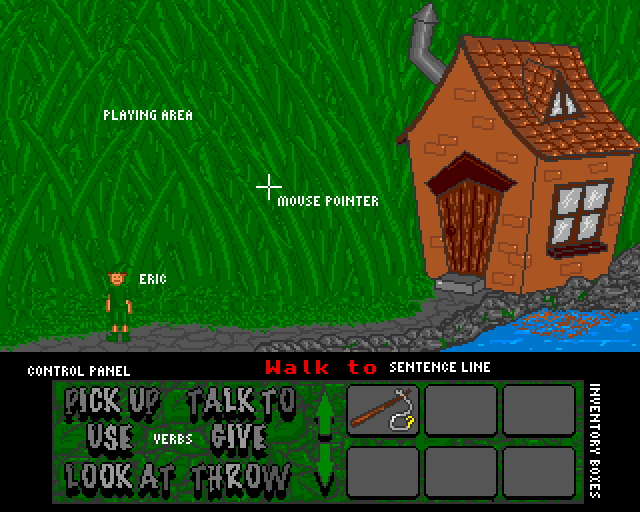Choose the TALK TO verb

click(242, 402)
